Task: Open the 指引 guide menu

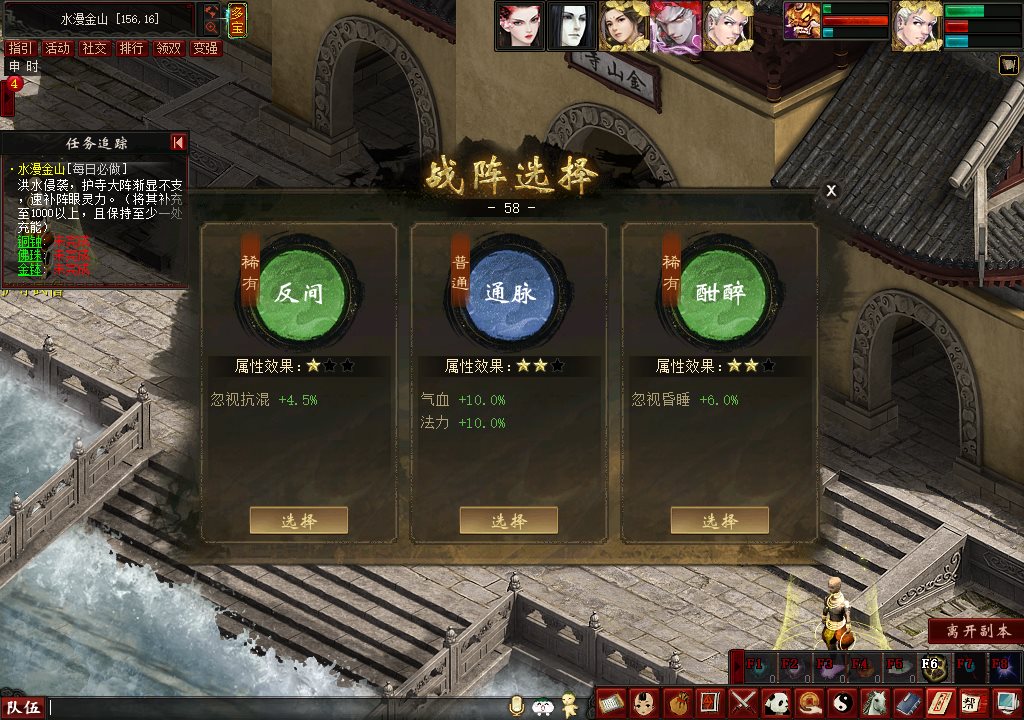Action: (x=20, y=48)
